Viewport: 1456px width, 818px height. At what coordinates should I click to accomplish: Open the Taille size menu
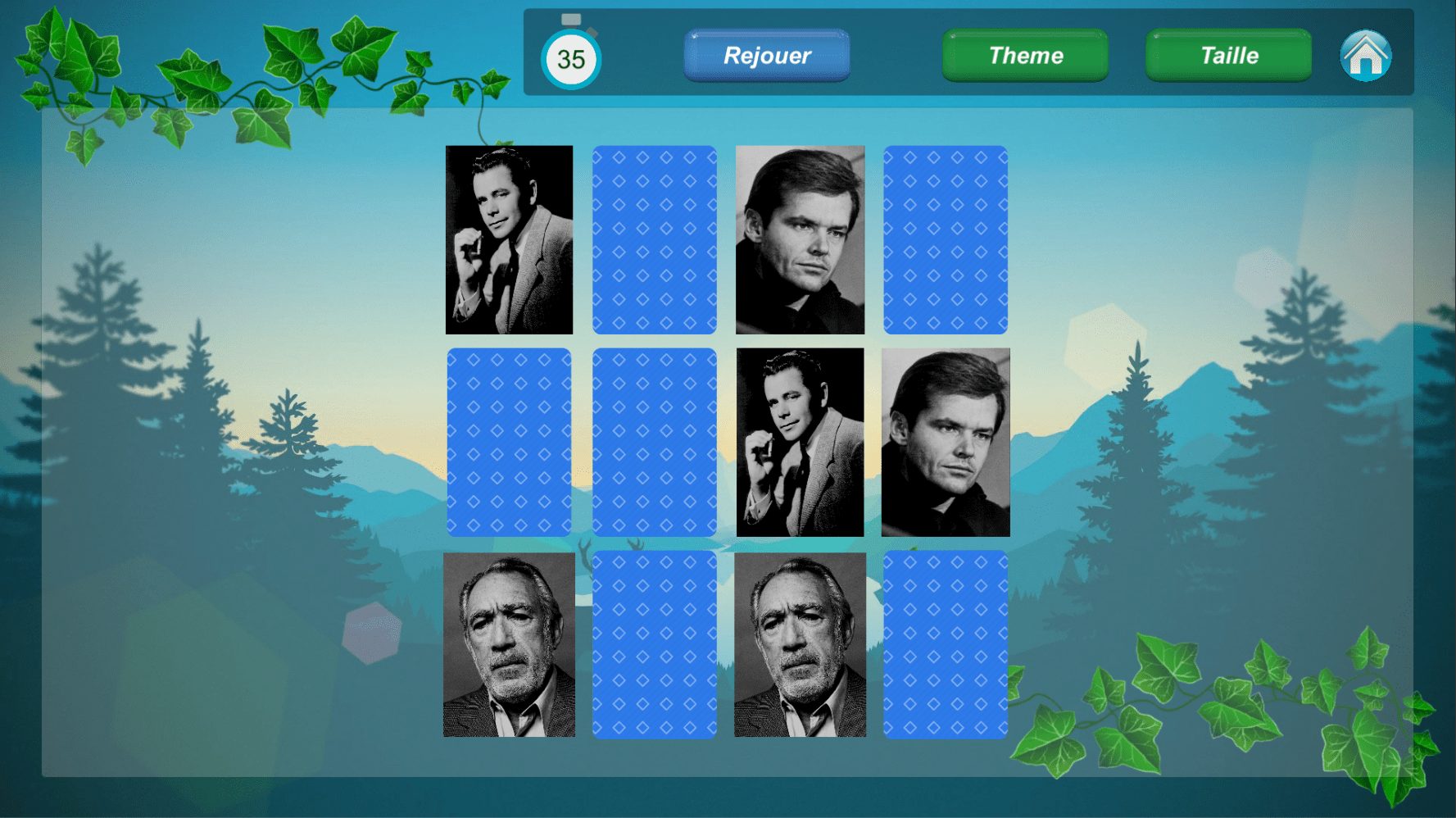(1227, 55)
